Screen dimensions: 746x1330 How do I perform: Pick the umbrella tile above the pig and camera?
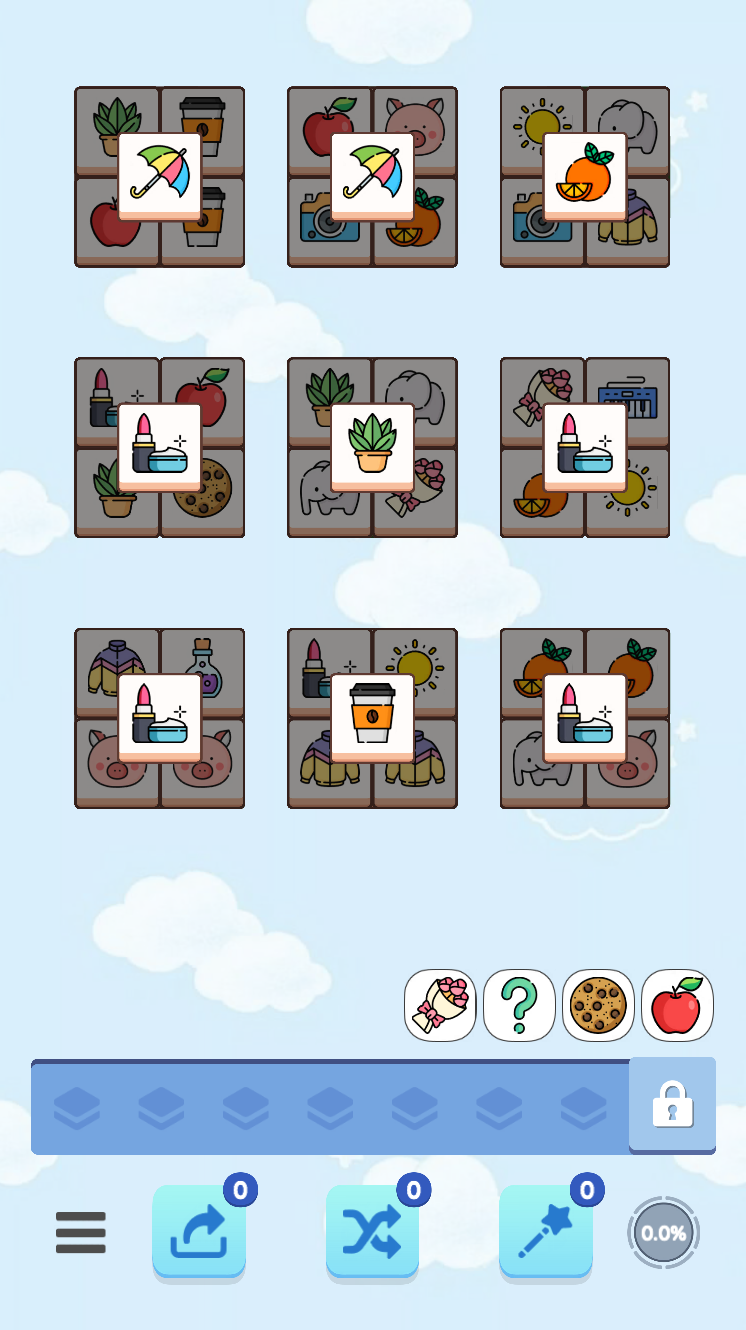[372, 176]
